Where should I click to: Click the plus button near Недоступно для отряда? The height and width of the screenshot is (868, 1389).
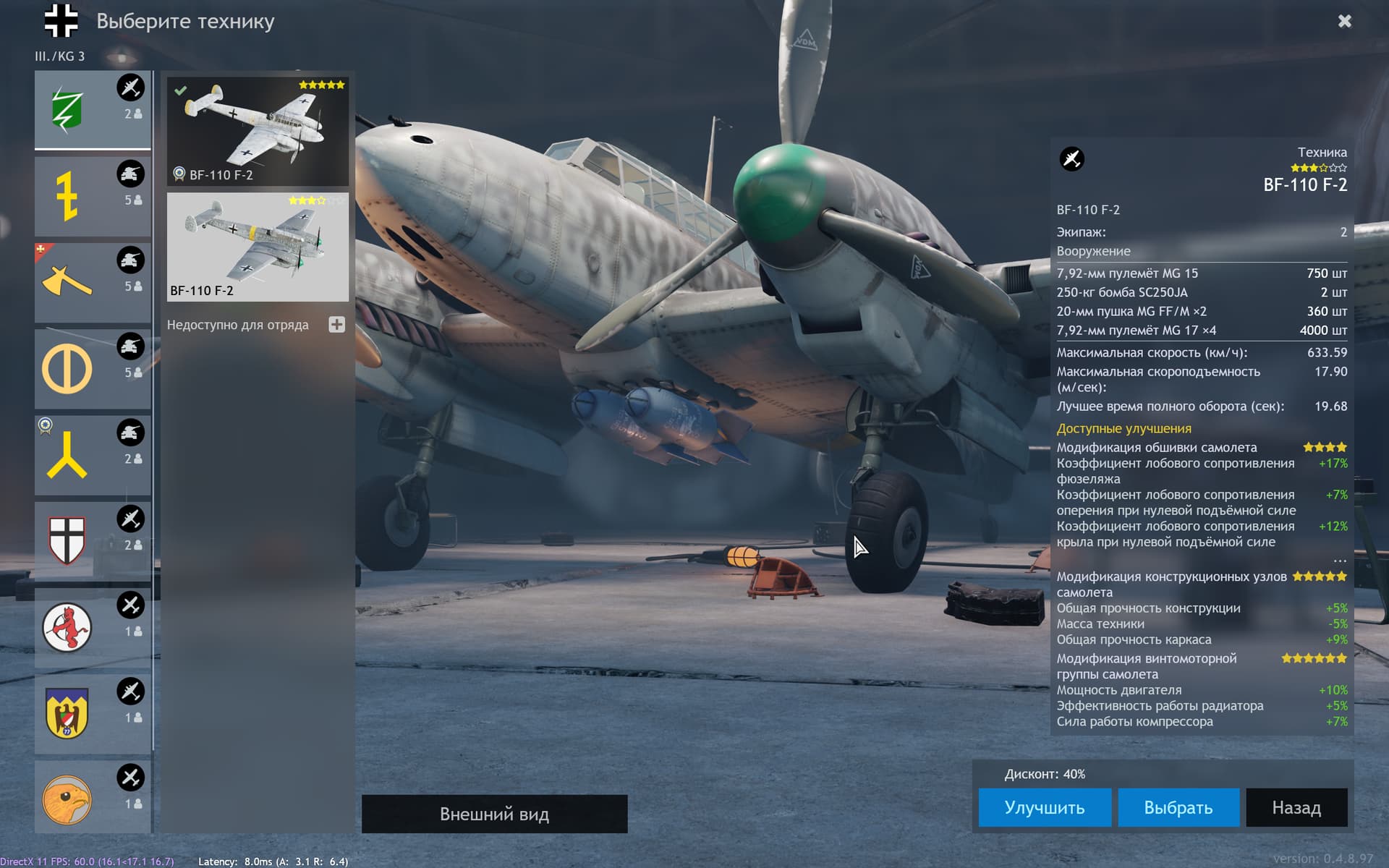tap(337, 325)
